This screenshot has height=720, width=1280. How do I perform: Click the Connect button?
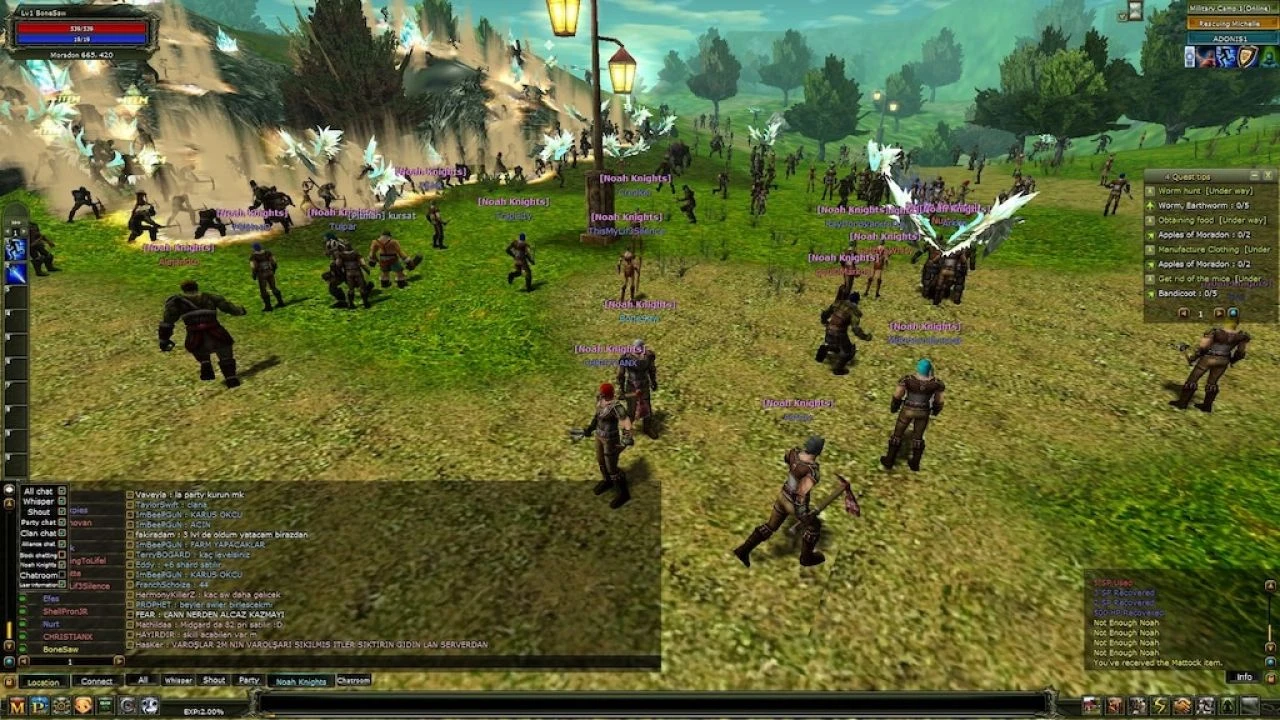point(97,682)
